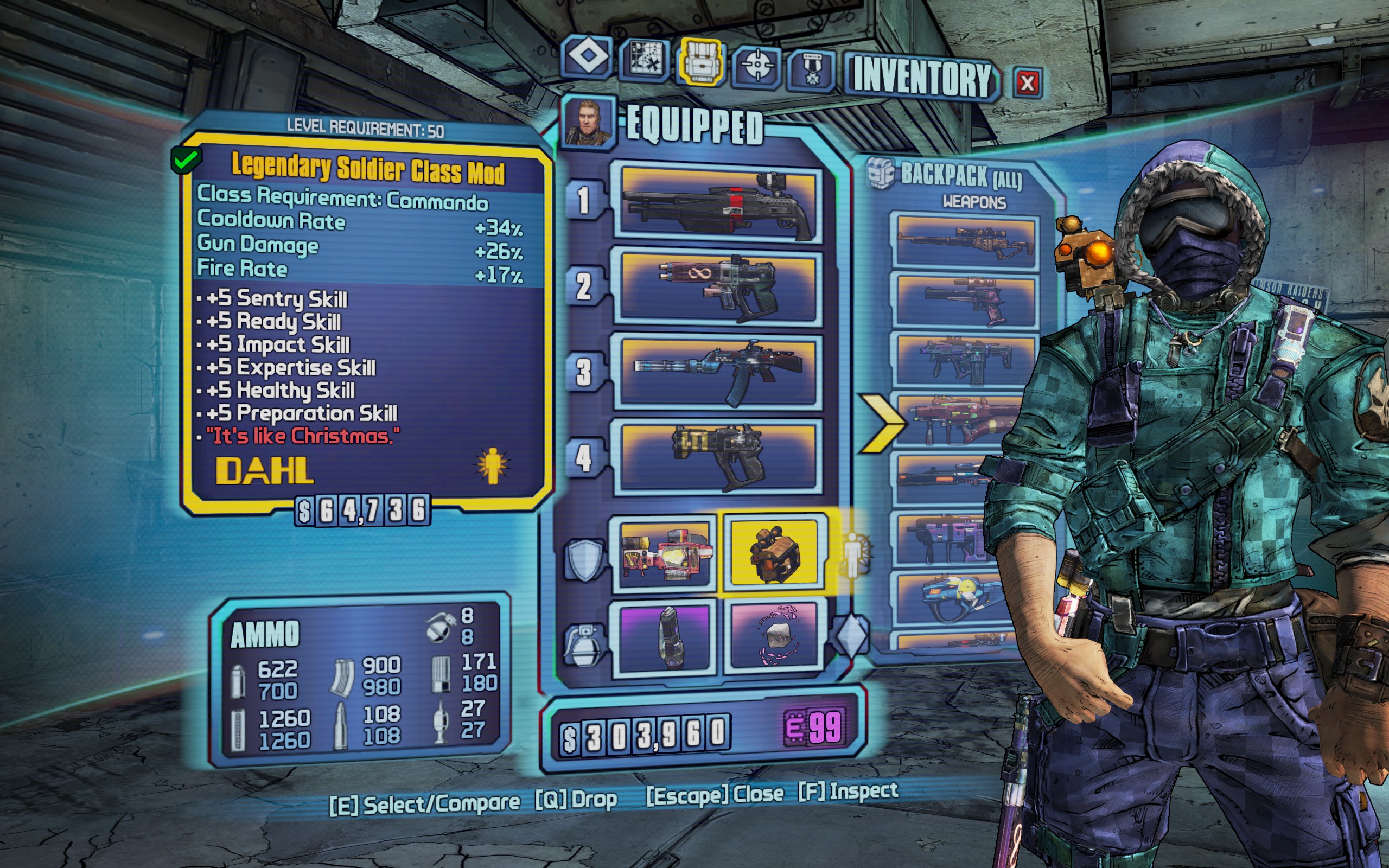The height and width of the screenshot is (868, 1389).
Task: Select the Legendary Soldier Class Mod slot
Action: [773, 553]
